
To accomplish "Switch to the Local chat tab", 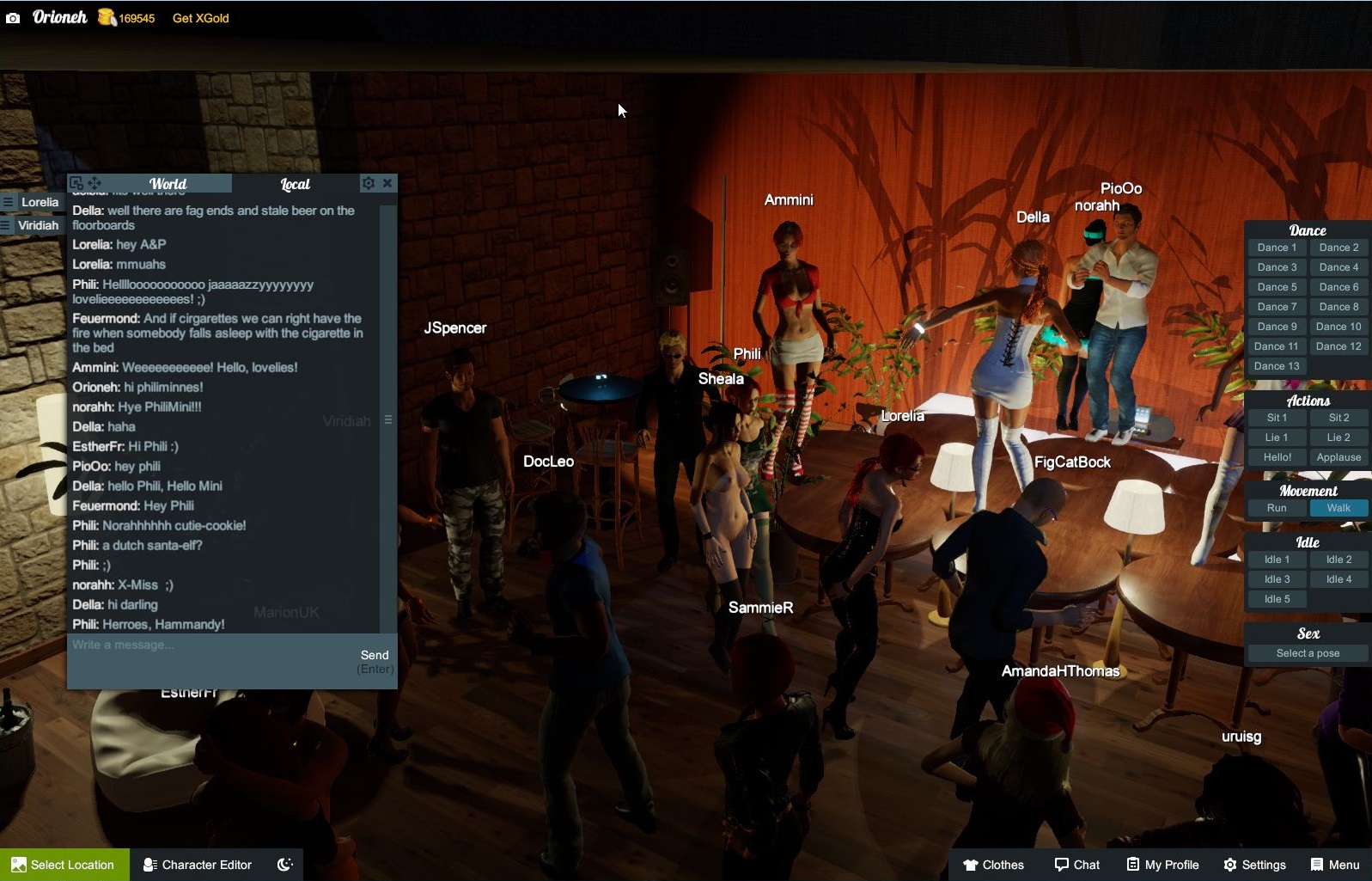I will click(x=295, y=184).
